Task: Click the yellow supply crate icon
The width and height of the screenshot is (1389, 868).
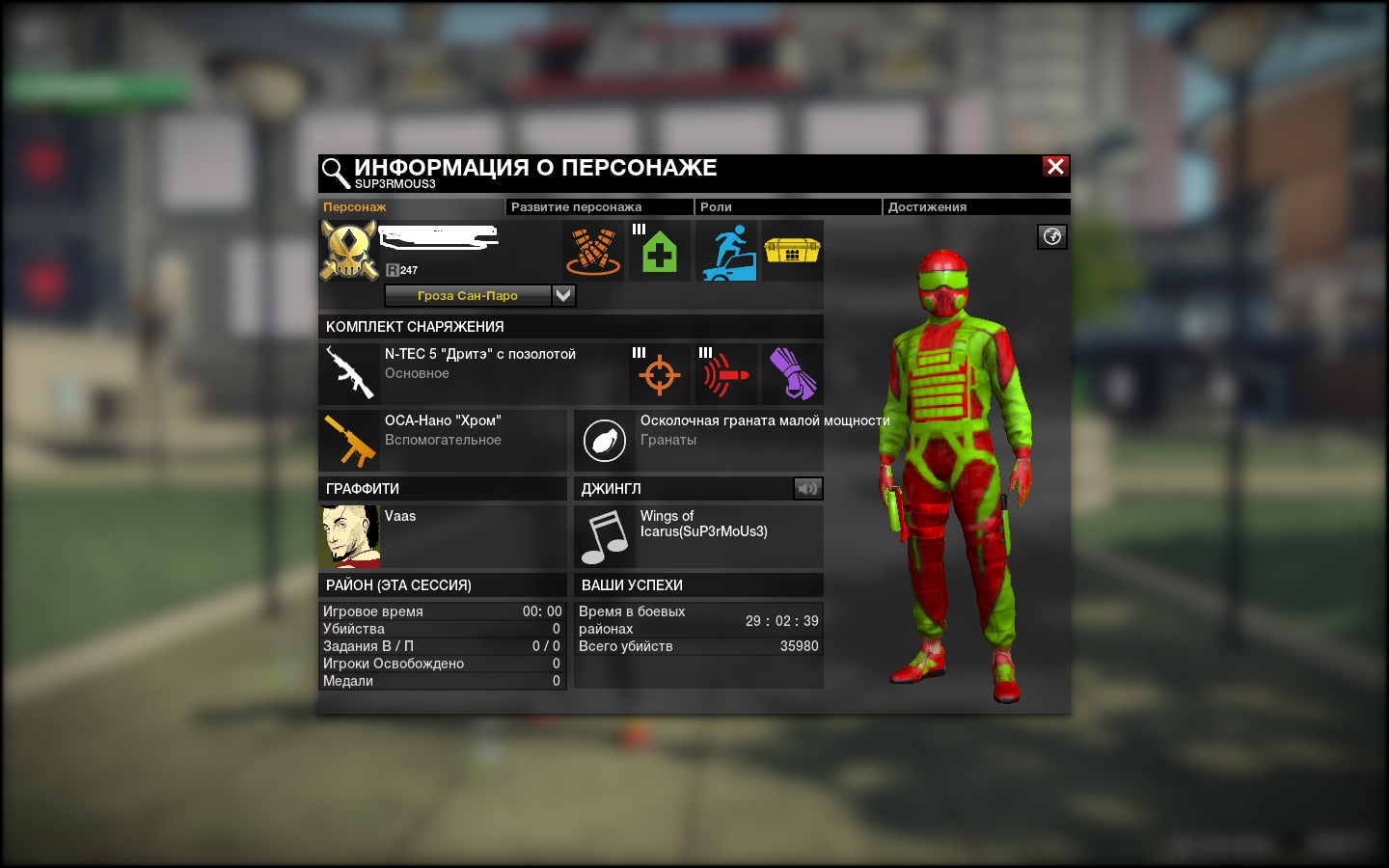Action: click(792, 251)
